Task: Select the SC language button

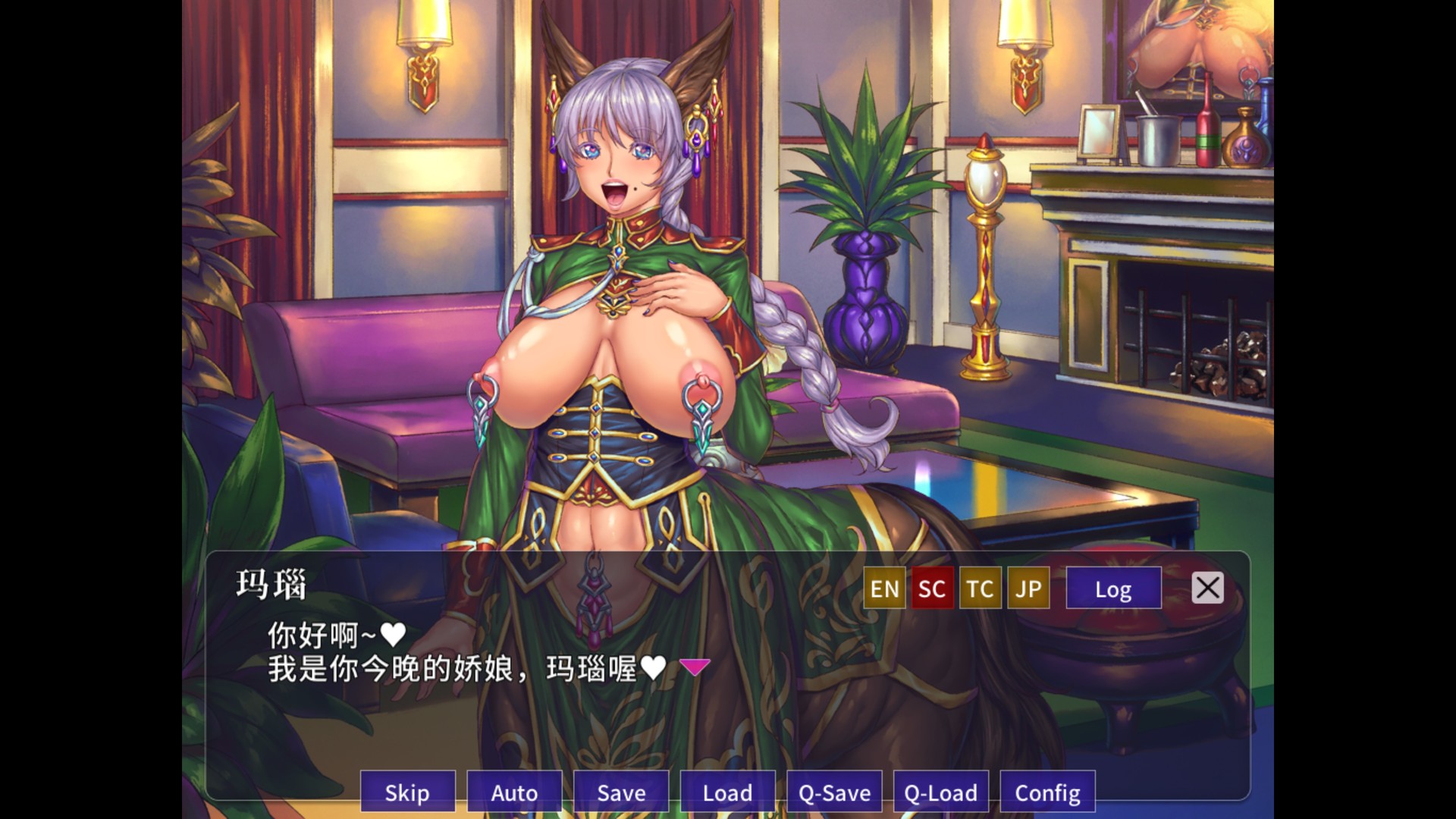Action: point(932,588)
